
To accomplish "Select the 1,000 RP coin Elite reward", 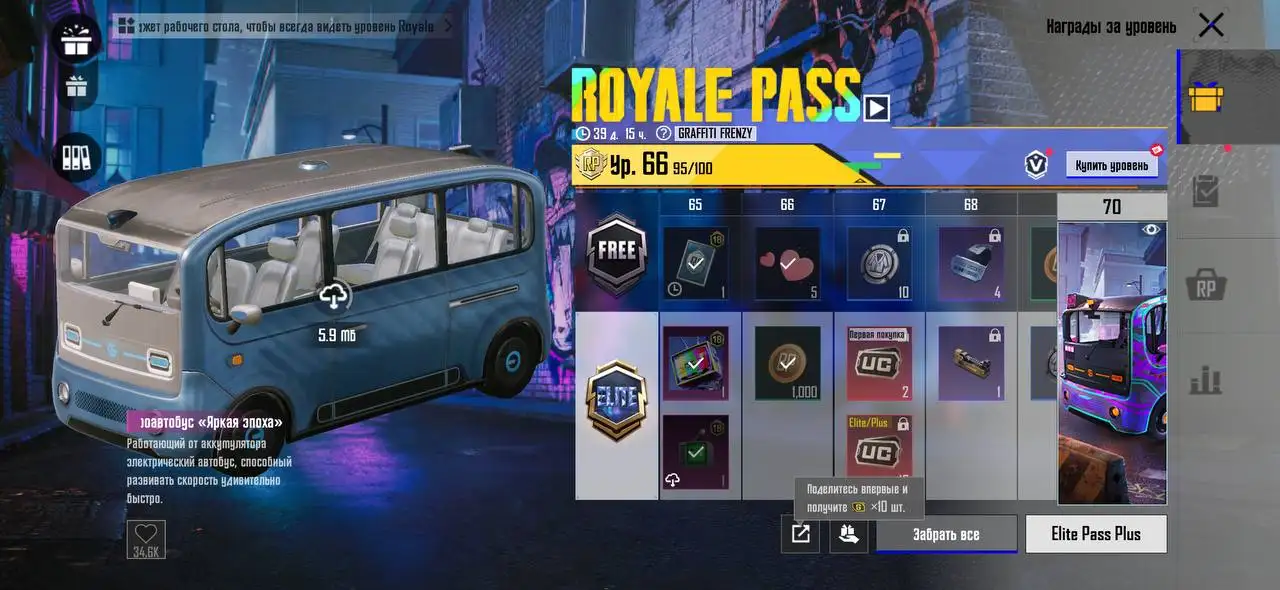I will coord(787,364).
